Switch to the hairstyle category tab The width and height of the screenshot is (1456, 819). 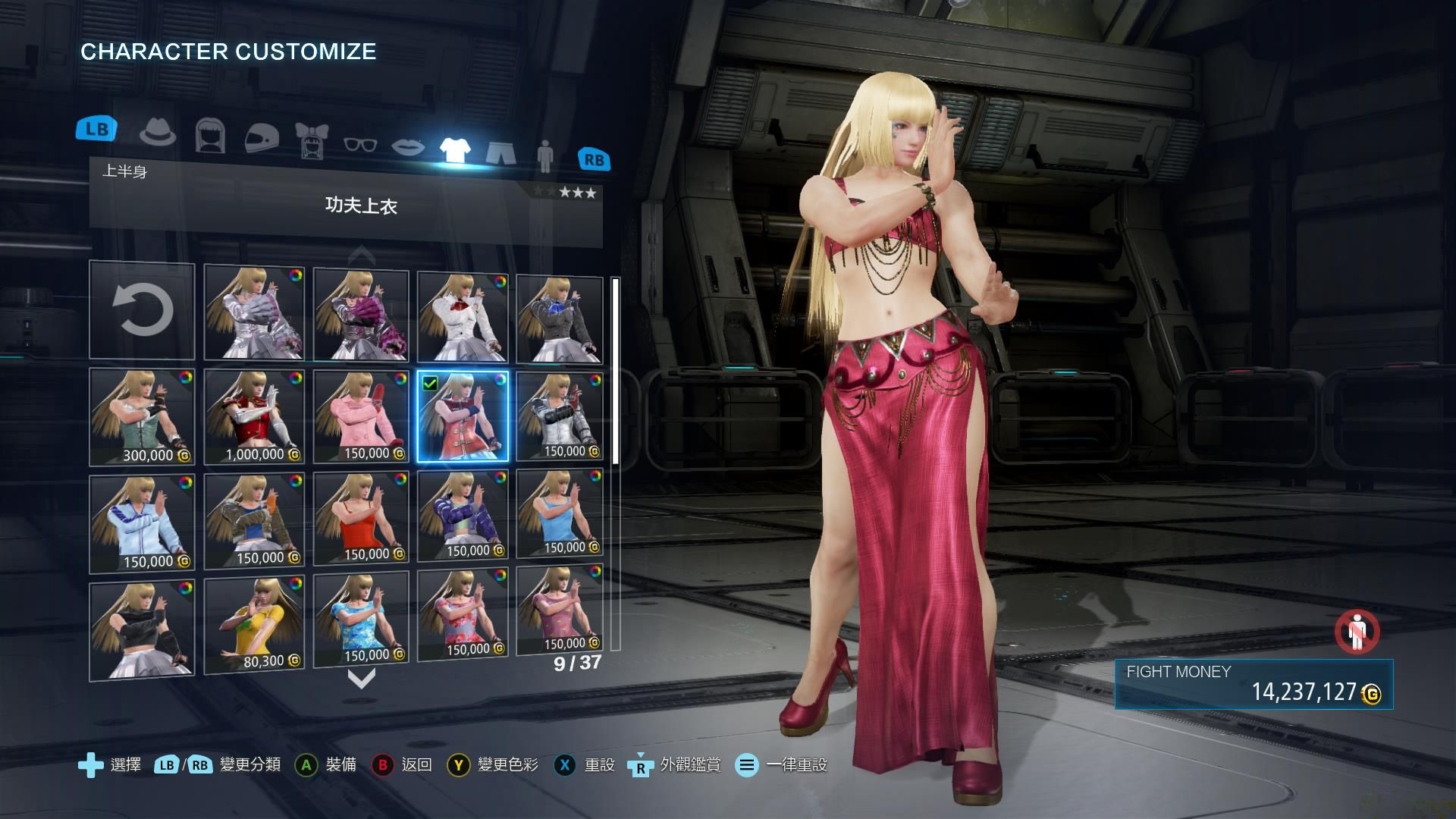point(210,136)
